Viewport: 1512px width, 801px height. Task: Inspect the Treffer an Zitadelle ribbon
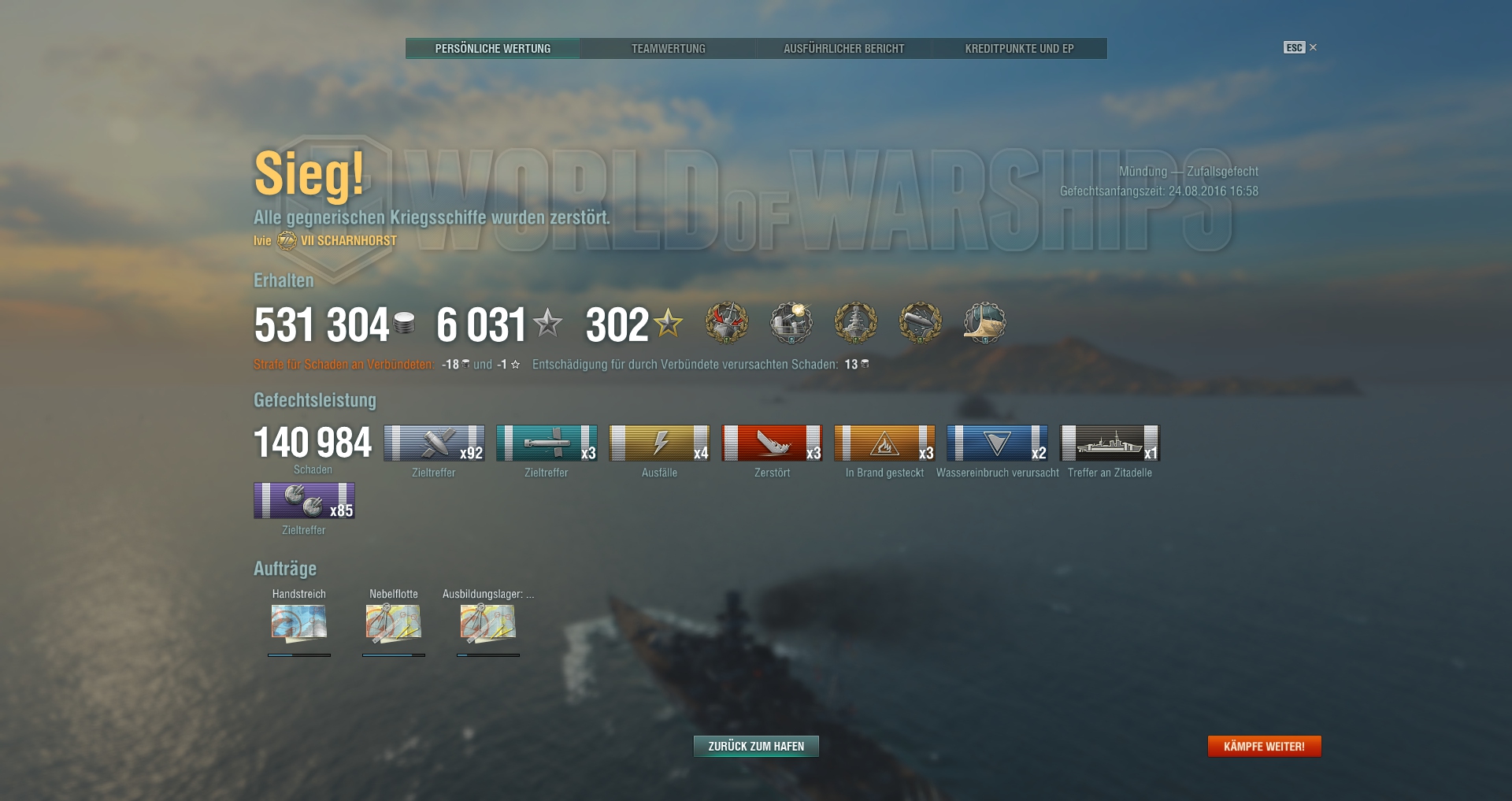1110,443
